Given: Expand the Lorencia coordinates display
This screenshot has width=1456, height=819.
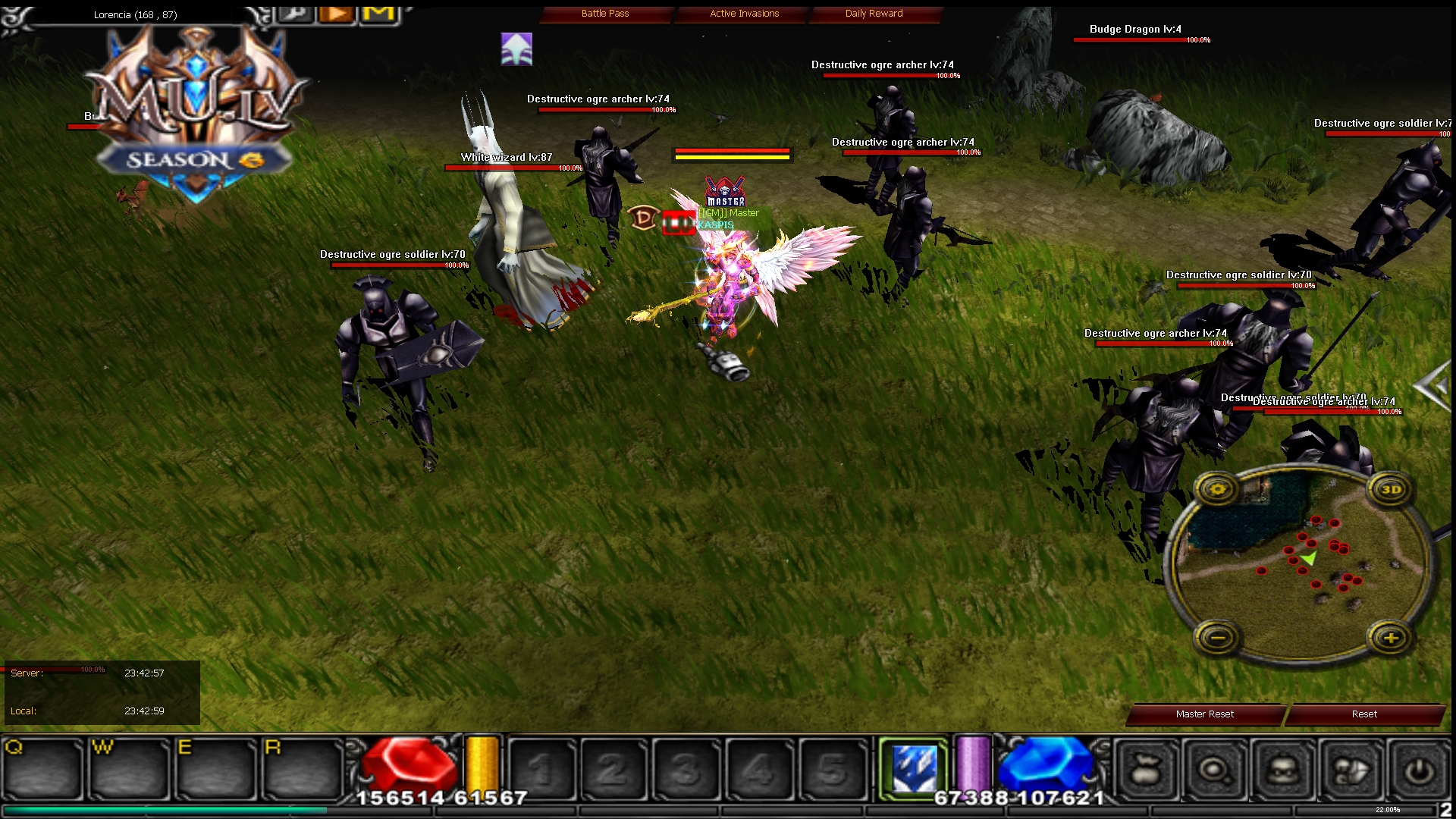Looking at the screenshot, I should [x=135, y=14].
